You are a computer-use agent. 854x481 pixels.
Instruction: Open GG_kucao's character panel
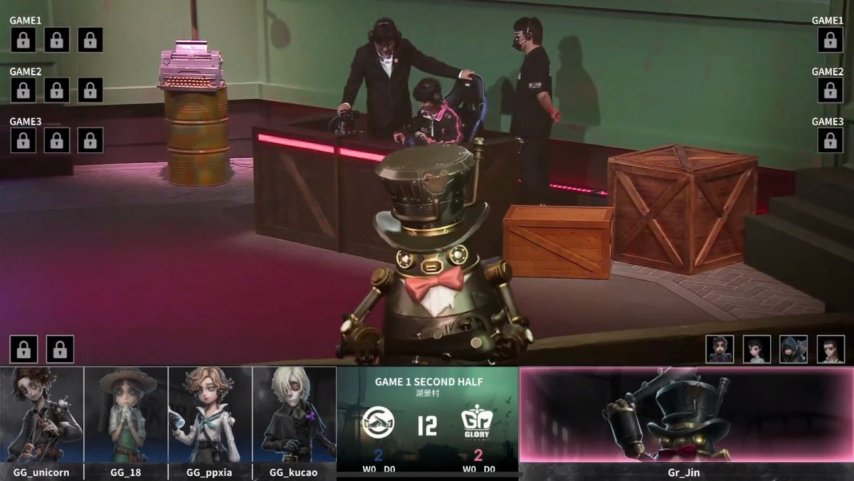294,414
